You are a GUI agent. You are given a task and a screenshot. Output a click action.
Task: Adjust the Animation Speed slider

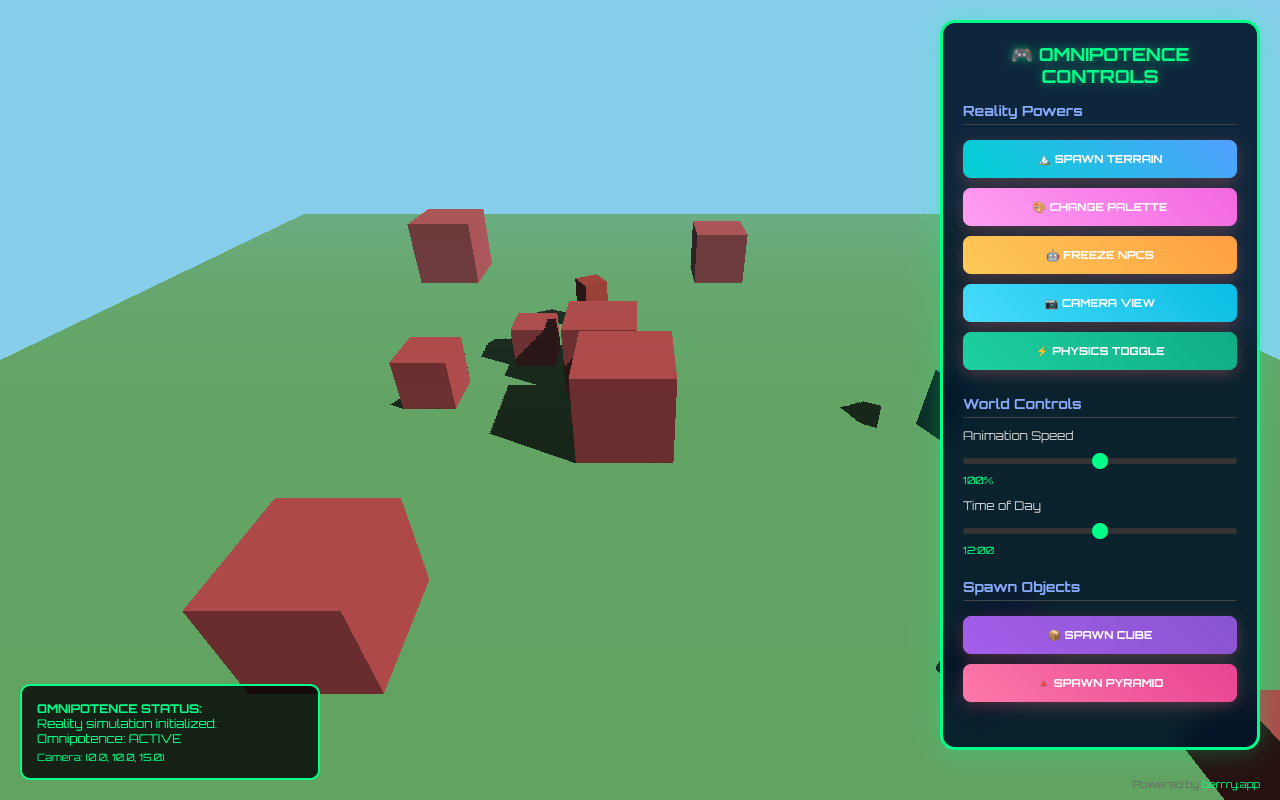click(1100, 461)
